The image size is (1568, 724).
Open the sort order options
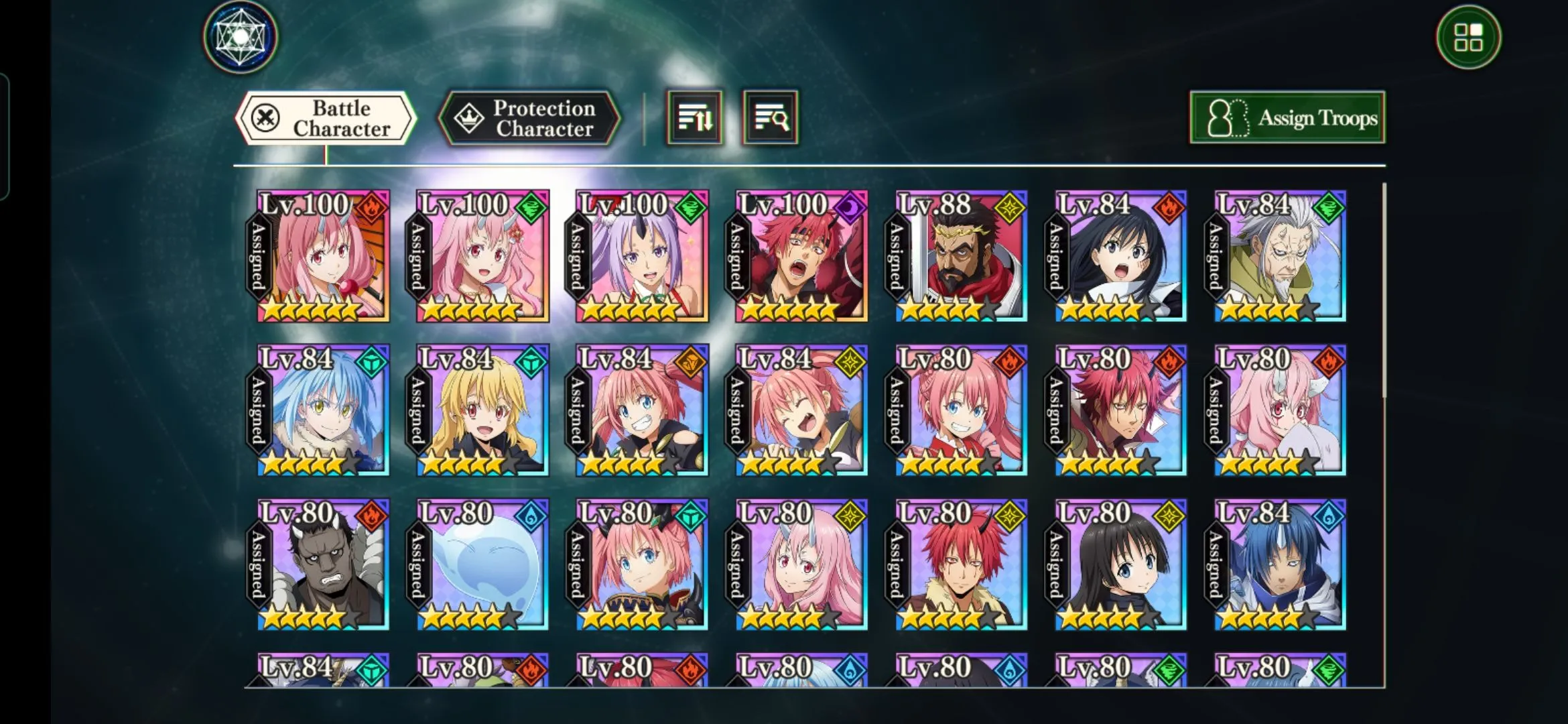pos(694,118)
